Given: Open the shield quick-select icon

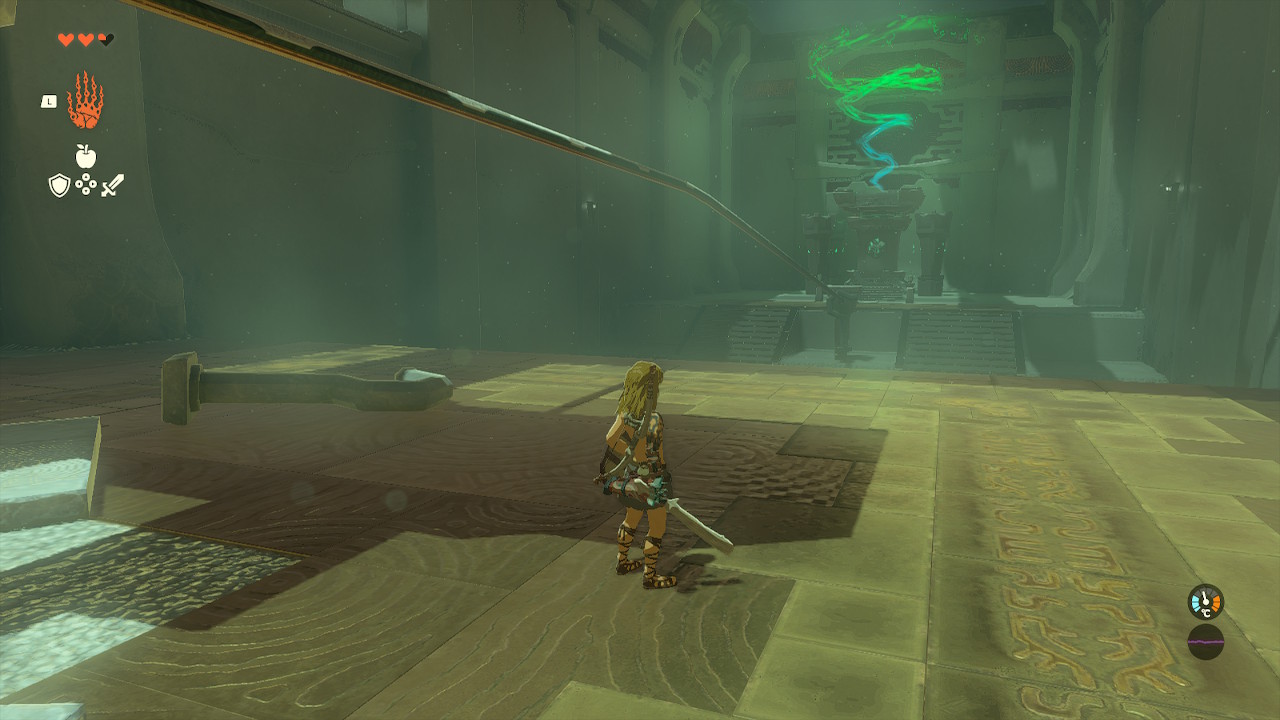Looking at the screenshot, I should (x=59, y=185).
